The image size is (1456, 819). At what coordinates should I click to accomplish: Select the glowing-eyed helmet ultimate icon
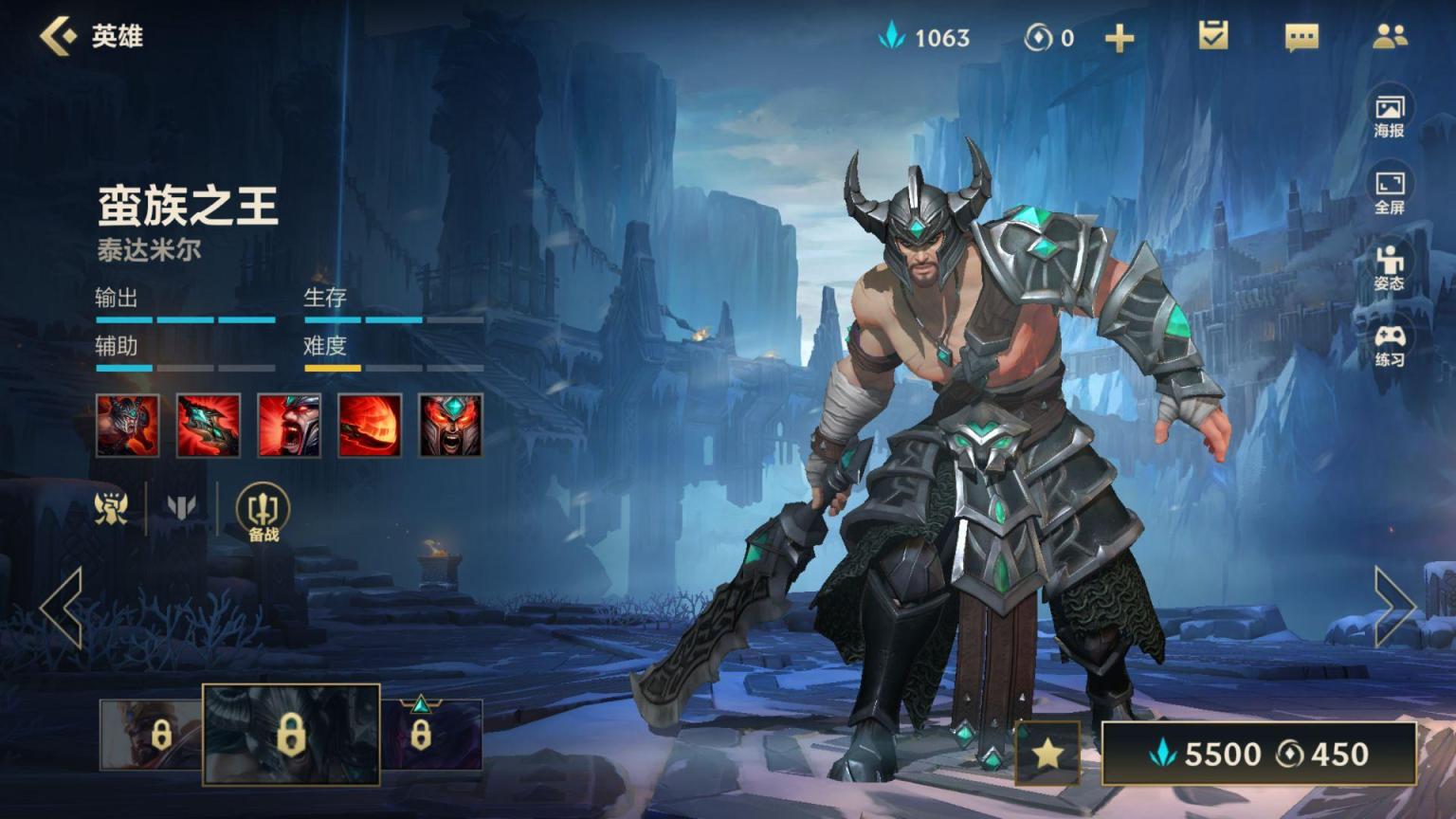(x=450, y=426)
